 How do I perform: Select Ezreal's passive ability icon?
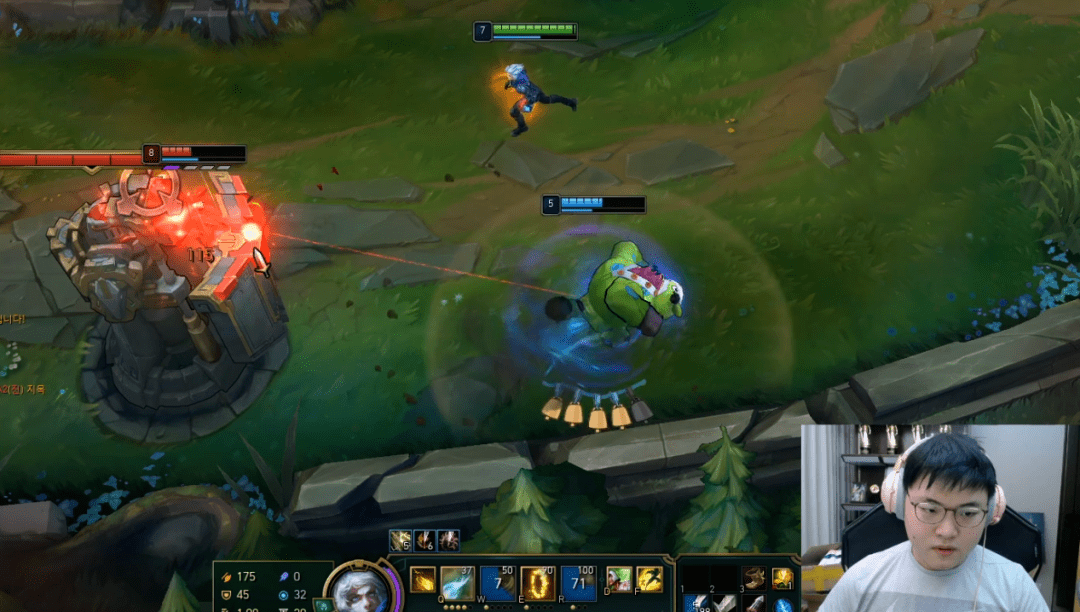pyautogui.click(x=423, y=580)
